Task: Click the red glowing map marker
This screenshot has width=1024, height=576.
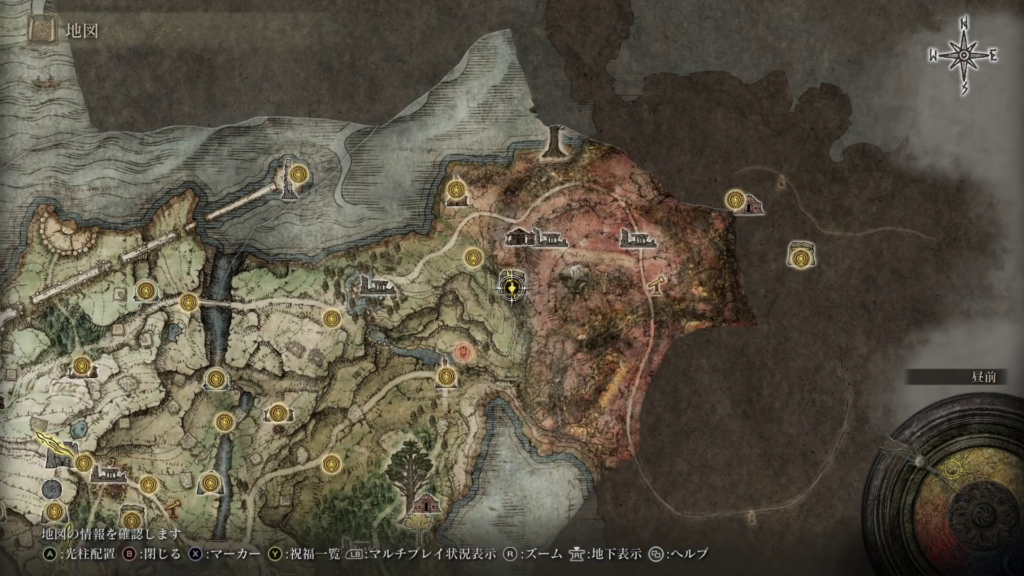Action: point(462,352)
